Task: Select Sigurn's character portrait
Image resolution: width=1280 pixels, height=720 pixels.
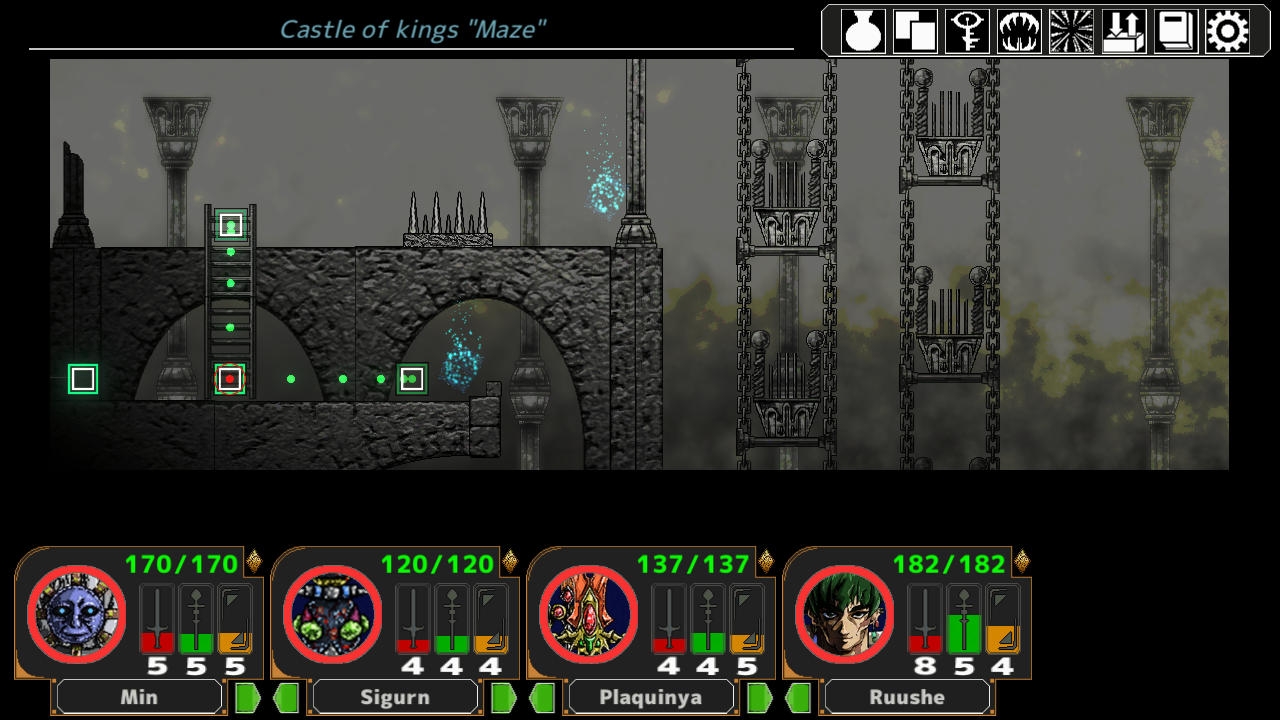Action: coord(332,614)
